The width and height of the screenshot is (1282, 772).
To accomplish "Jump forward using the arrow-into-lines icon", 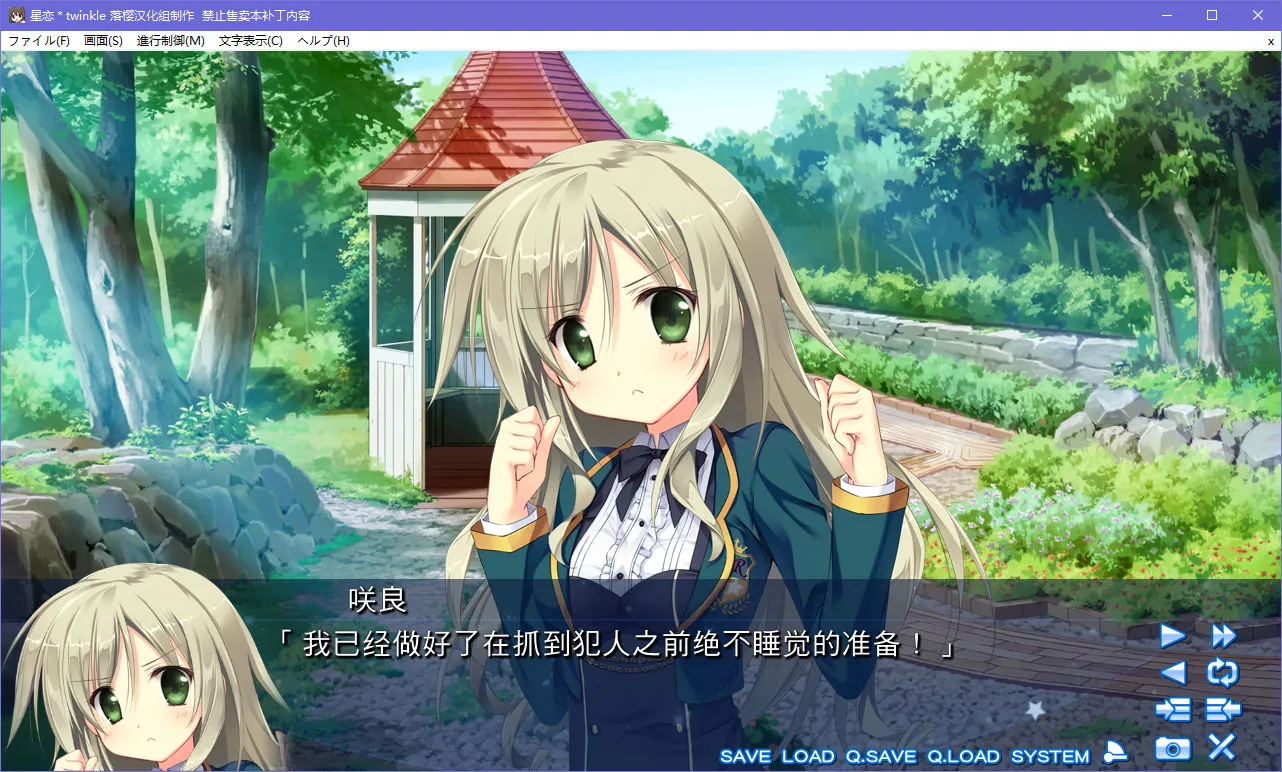I will (1173, 709).
